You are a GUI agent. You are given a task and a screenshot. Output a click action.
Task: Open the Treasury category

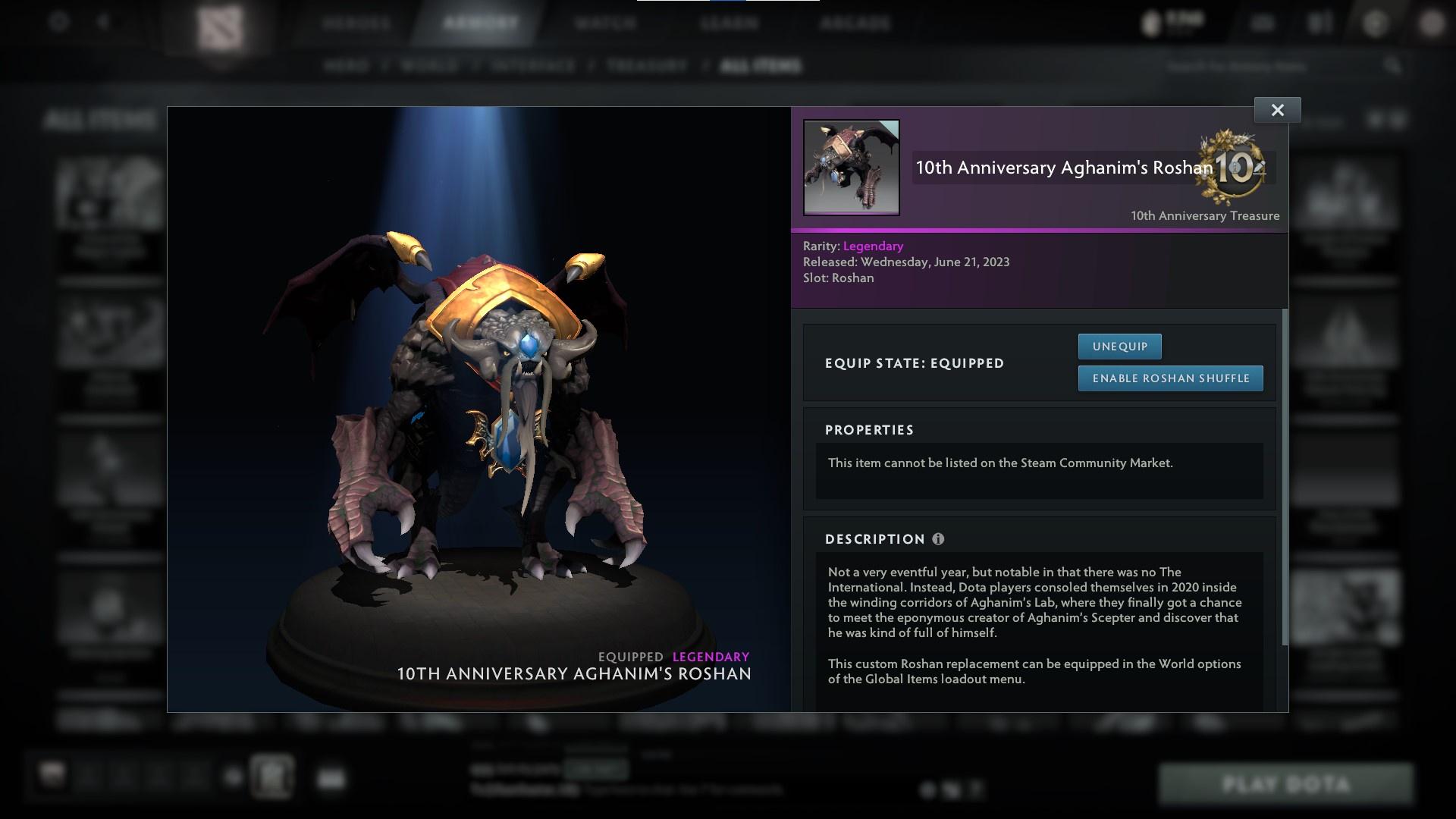(x=645, y=66)
